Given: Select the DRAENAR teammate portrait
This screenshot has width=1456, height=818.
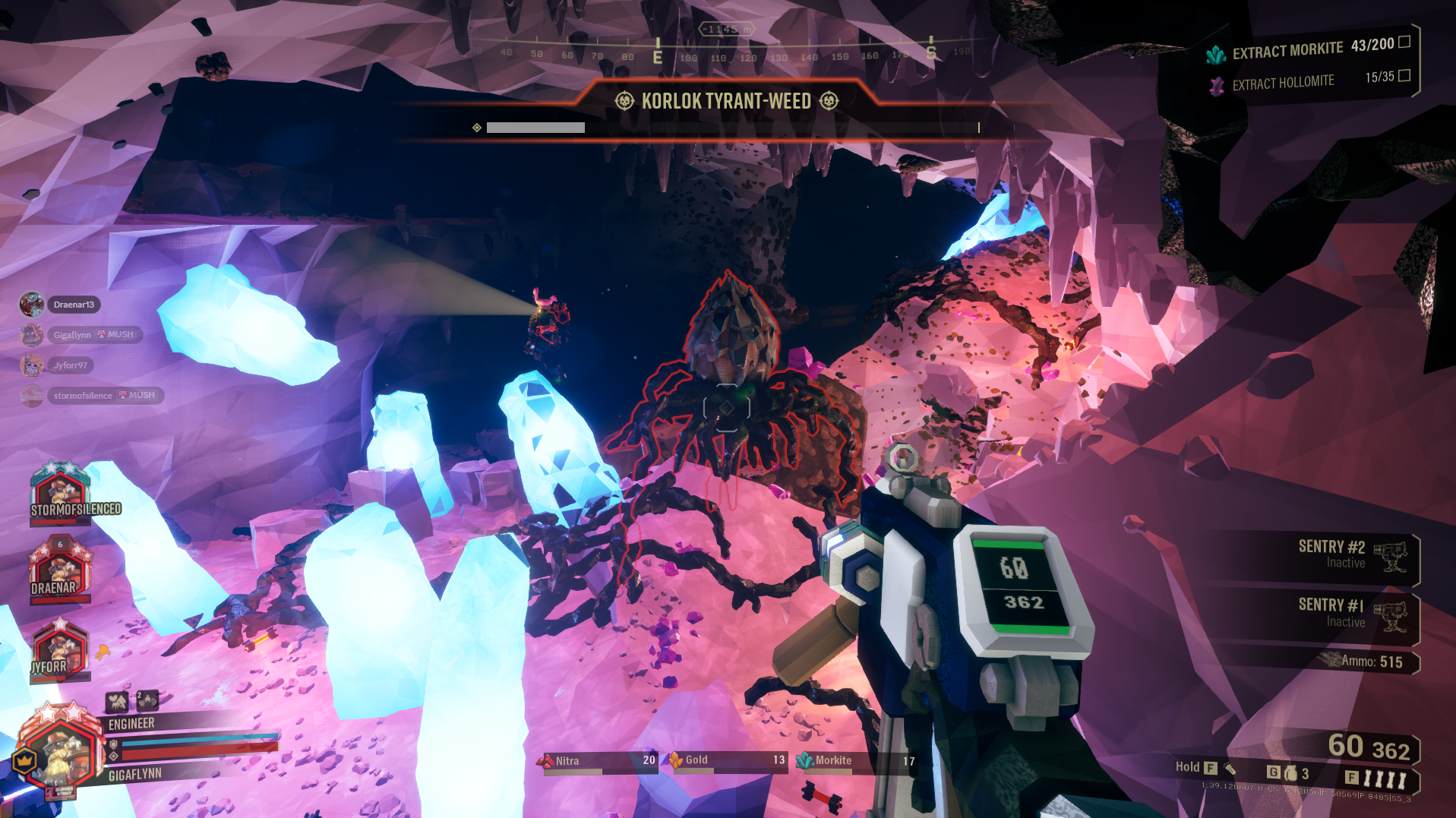Looking at the screenshot, I should pos(58,570).
